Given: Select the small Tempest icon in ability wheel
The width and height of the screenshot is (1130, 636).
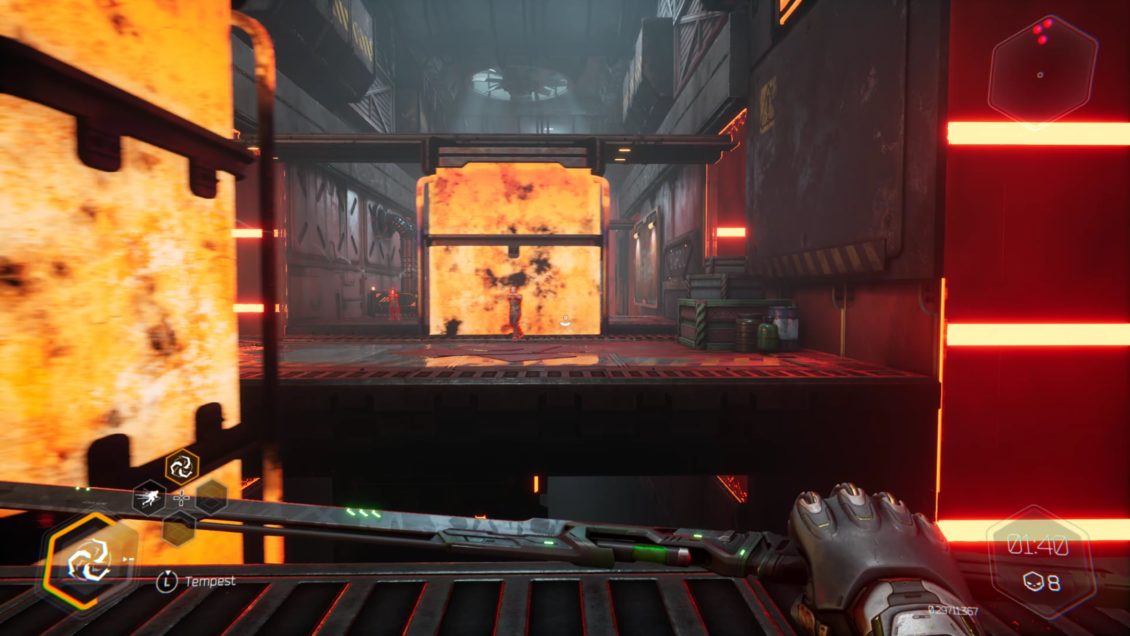Looking at the screenshot, I should (x=182, y=465).
